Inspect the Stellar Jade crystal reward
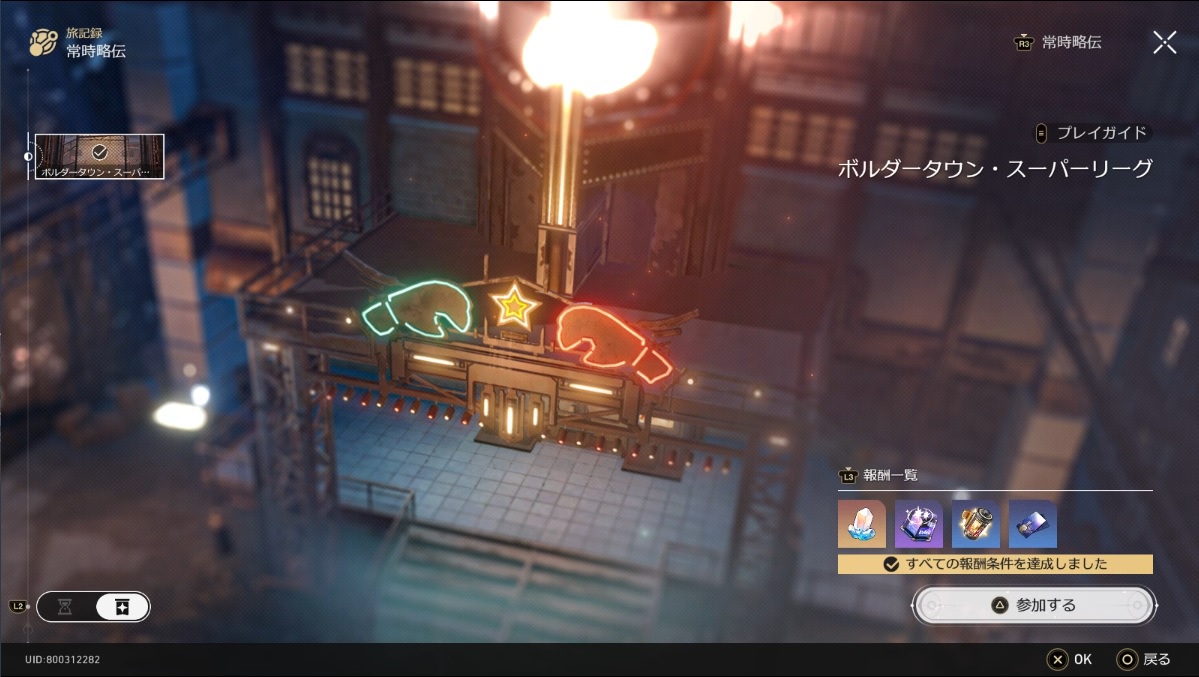The width and height of the screenshot is (1199, 677). click(x=861, y=525)
